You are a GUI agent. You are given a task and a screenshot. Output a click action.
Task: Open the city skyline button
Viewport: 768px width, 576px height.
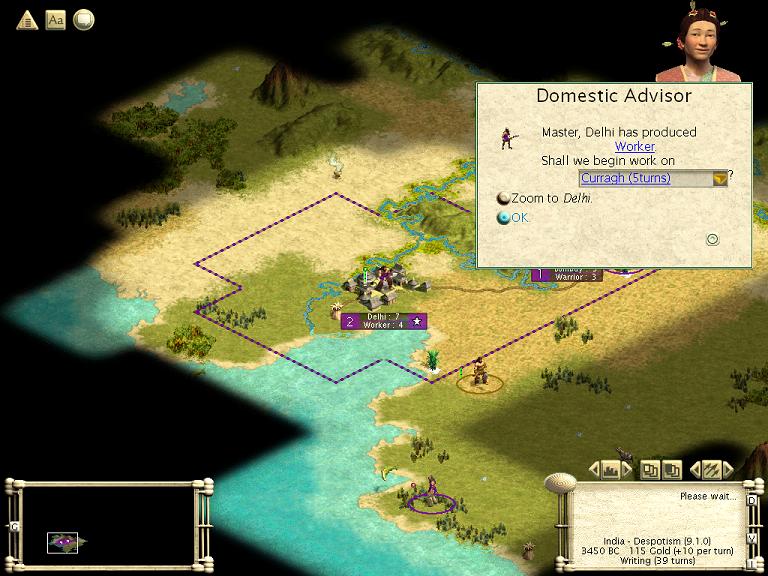(612, 469)
